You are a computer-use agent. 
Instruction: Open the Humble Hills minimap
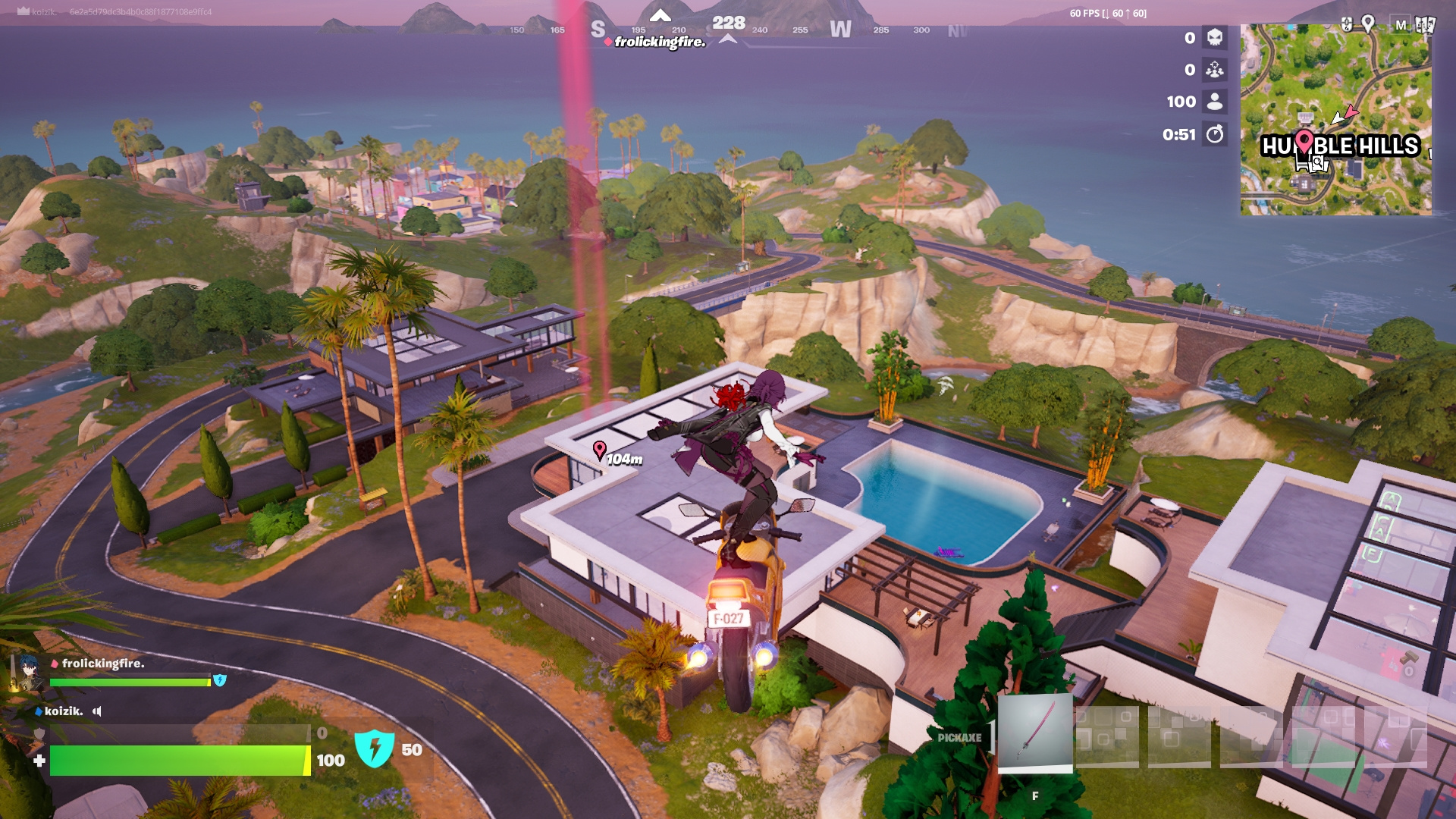[x=1335, y=120]
